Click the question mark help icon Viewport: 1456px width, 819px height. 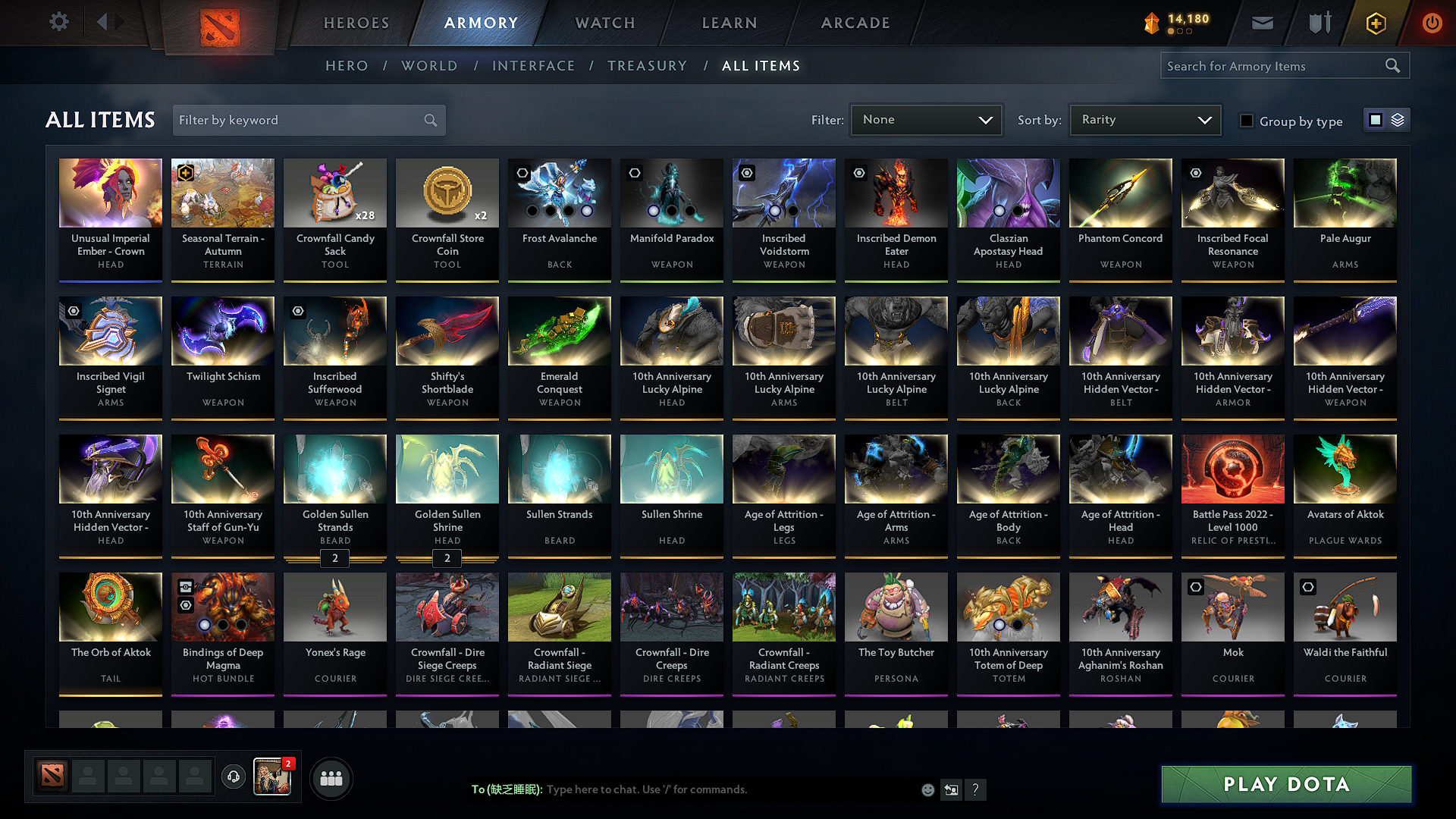[976, 789]
